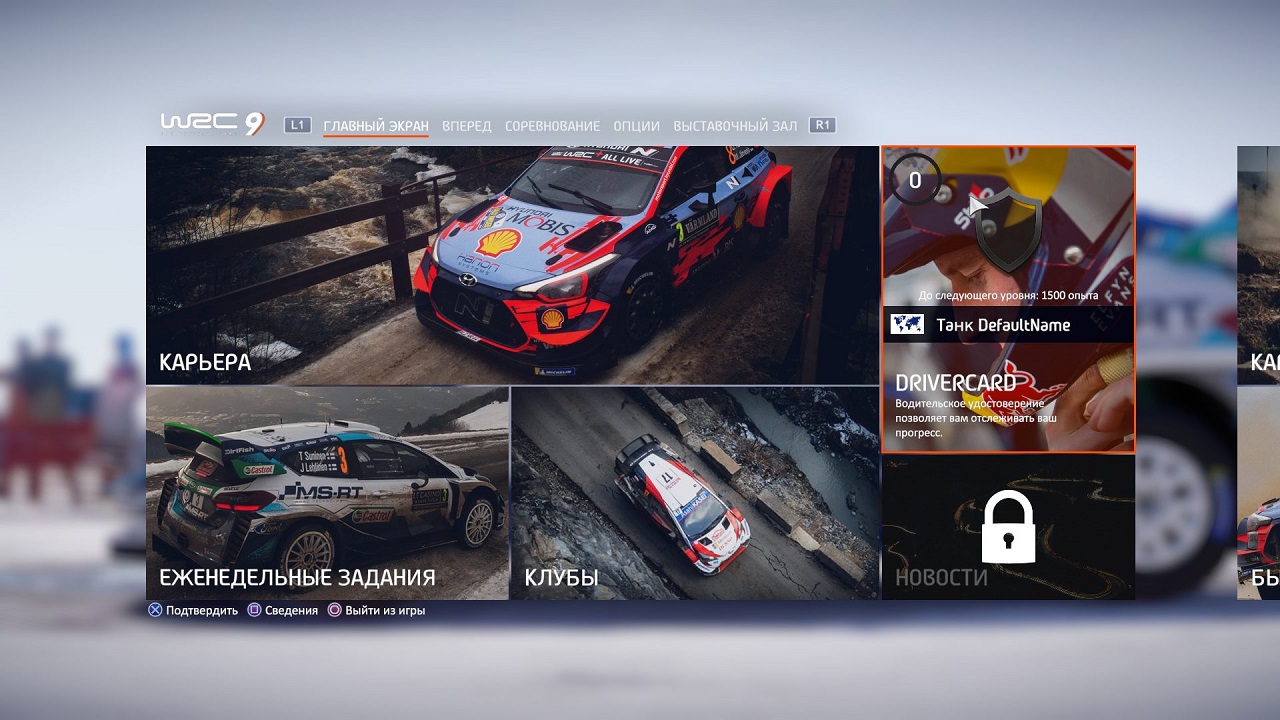Switch to the Вперед tab
This screenshot has height=720, width=1280.
467,126
